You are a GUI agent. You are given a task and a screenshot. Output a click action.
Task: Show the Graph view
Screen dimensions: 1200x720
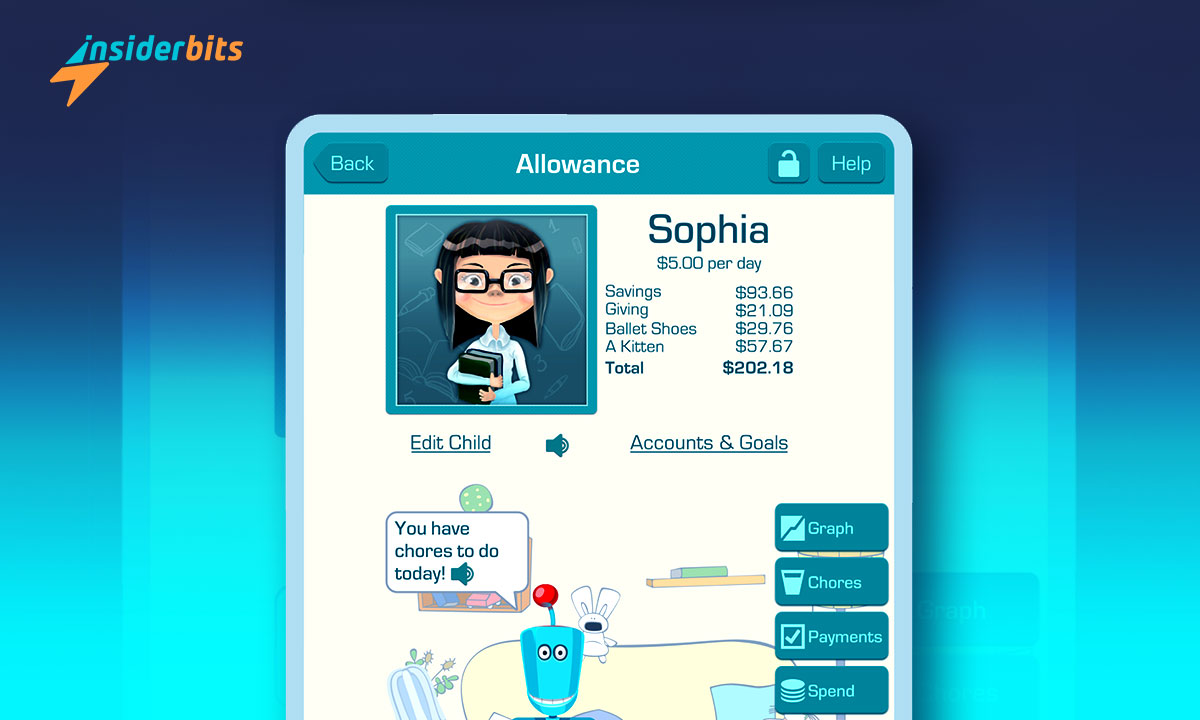[x=831, y=528]
